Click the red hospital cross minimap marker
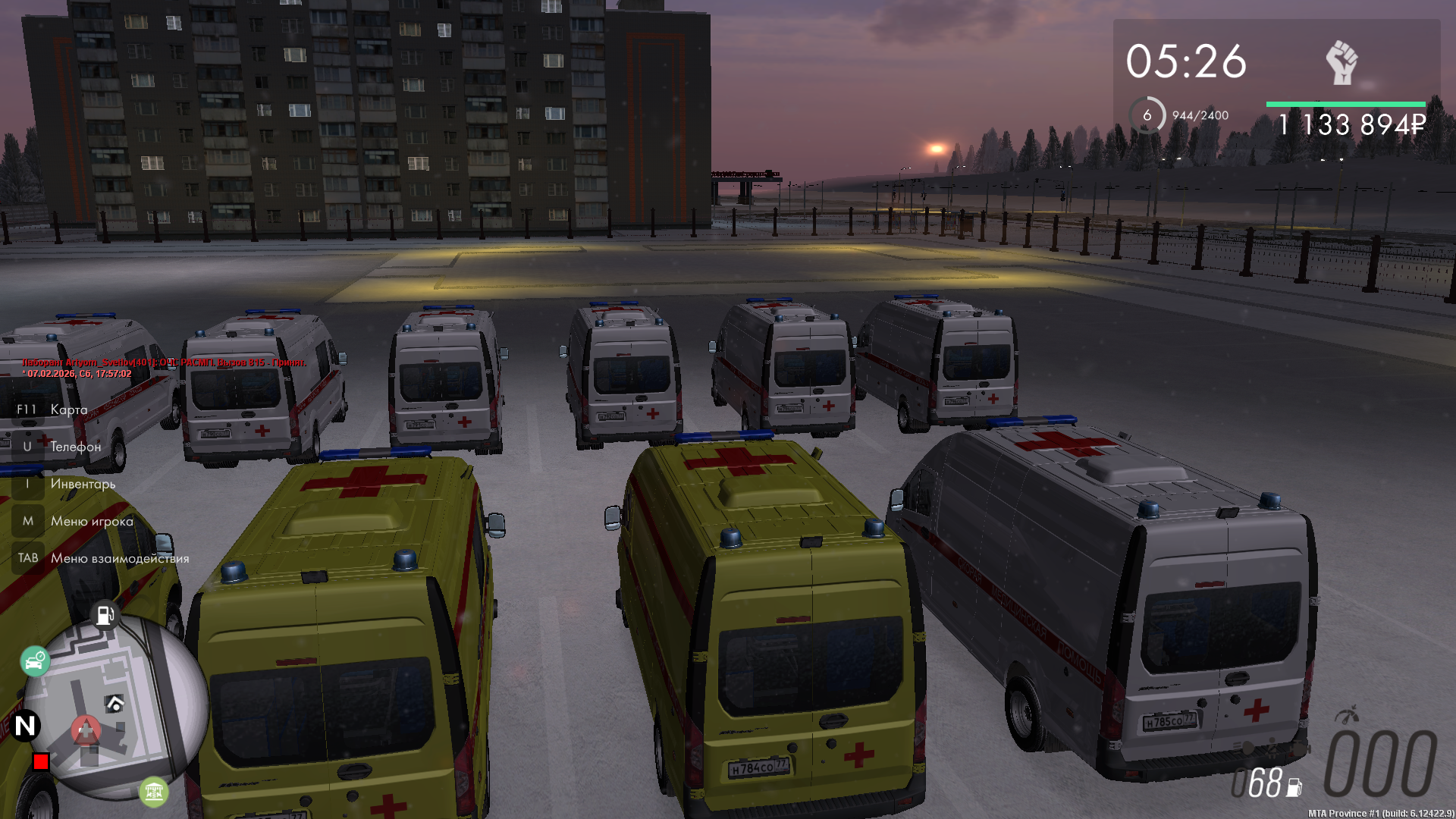 point(86,731)
